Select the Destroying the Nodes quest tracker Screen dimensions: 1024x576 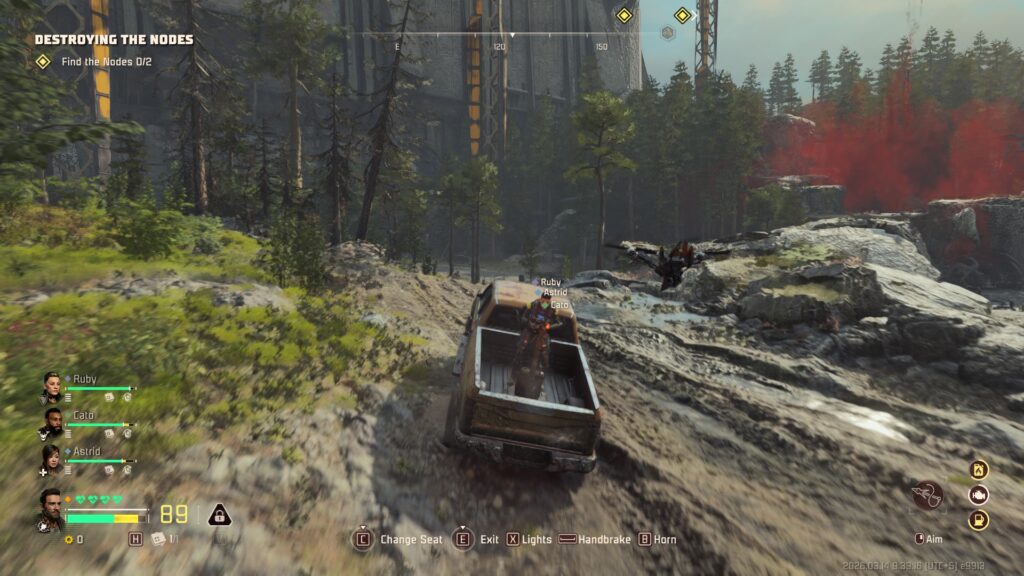pyautogui.click(x=113, y=40)
